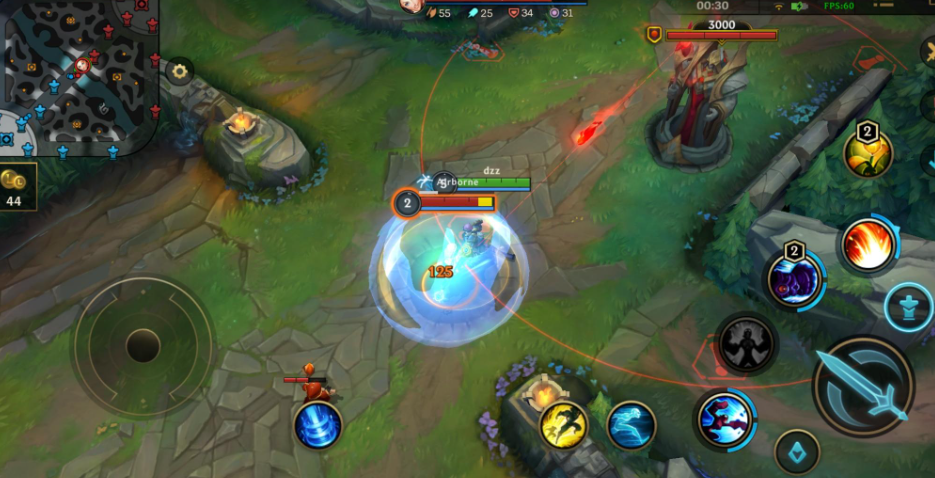Tap the sword basic attack button

pyautogui.click(x=862, y=386)
